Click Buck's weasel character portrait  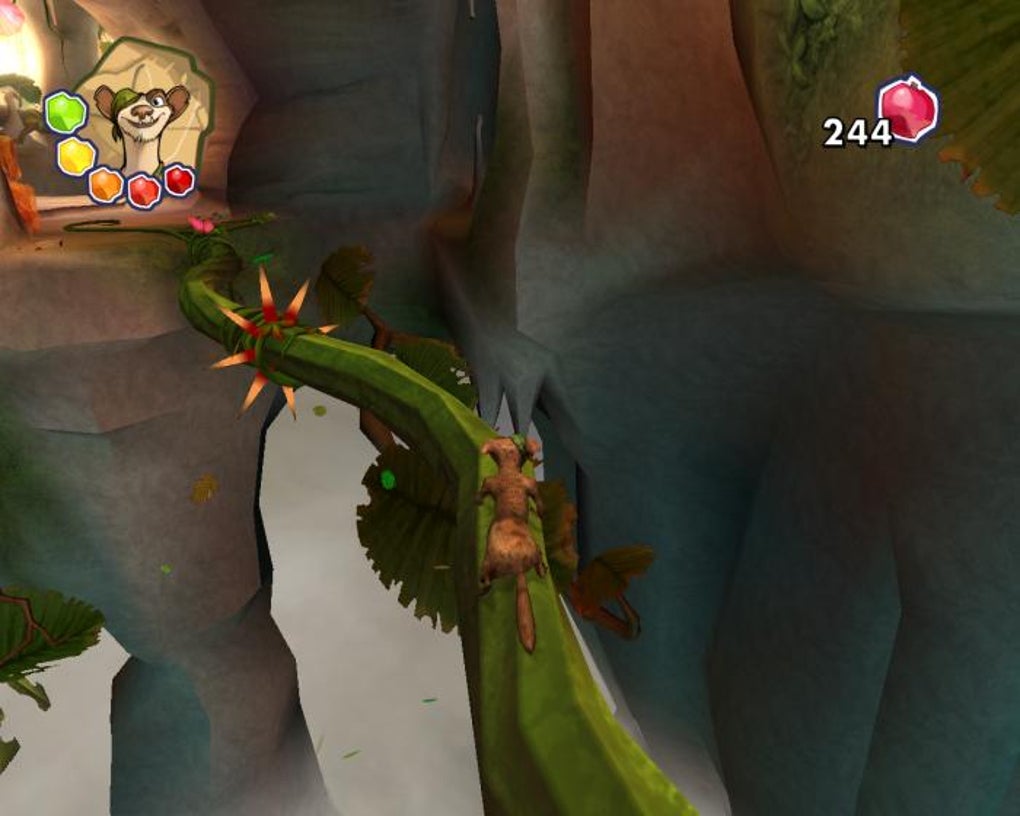tap(142, 118)
